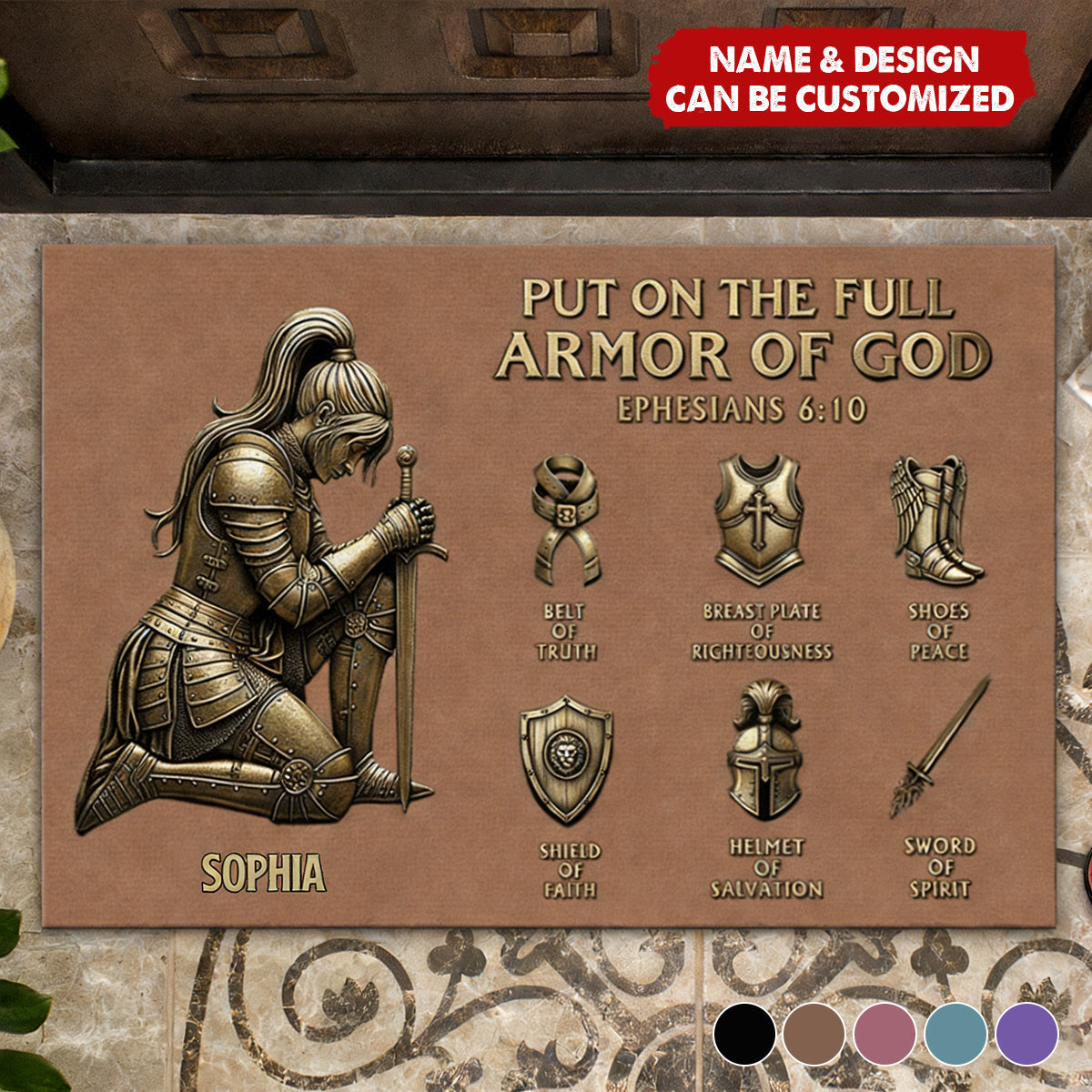Pick the pink color swatch
This screenshot has height=1092, width=1092.
tap(885, 1035)
